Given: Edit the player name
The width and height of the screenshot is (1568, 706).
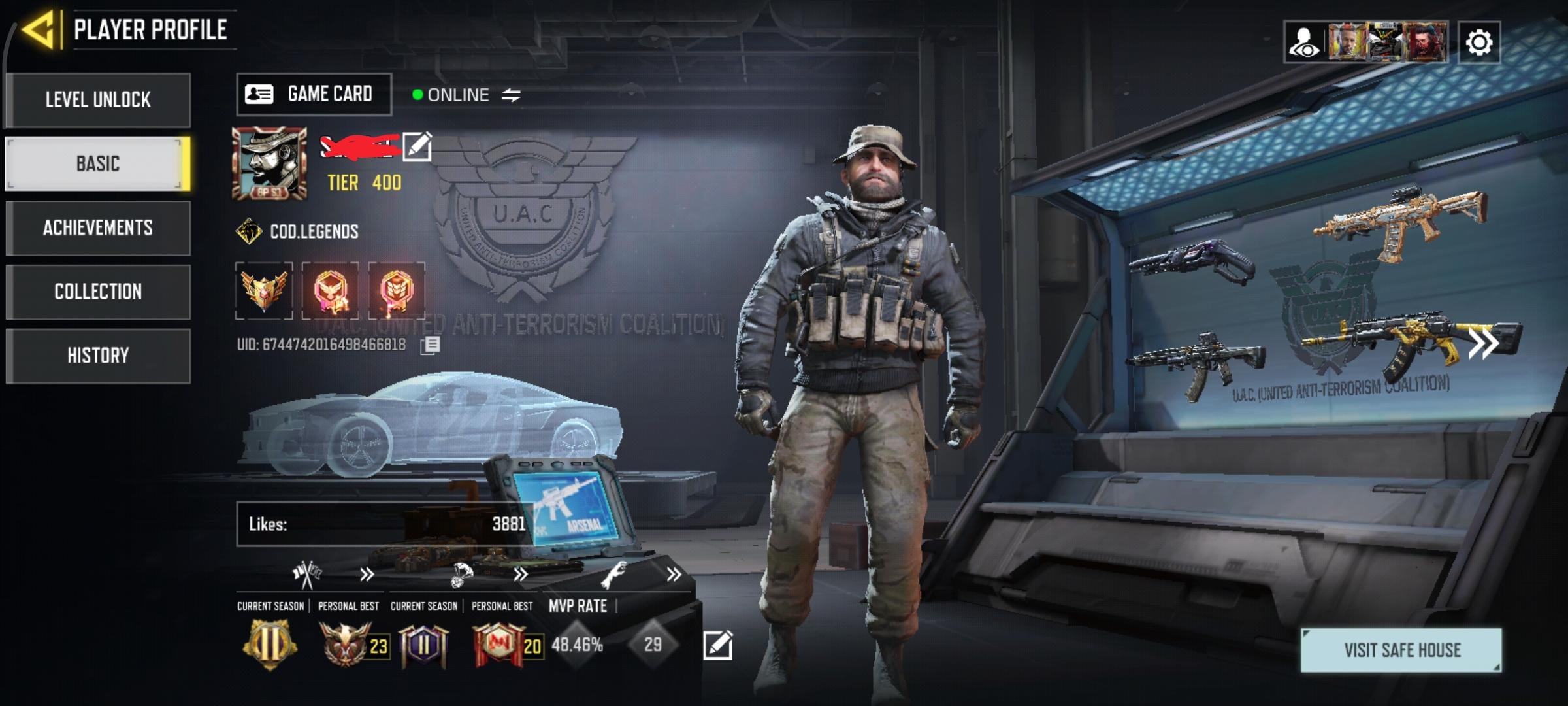Looking at the screenshot, I should 417,146.
